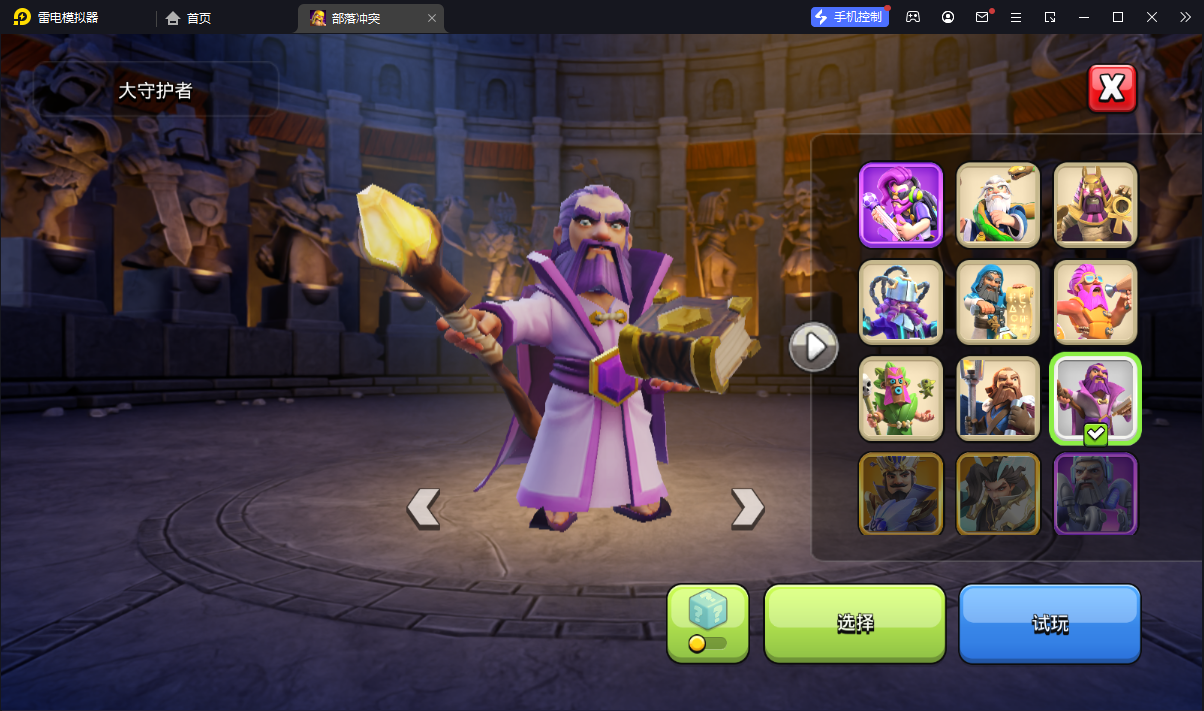This screenshot has width=1204, height=711.
Task: Open the 手机控制 phone control panel
Action: click(849, 17)
